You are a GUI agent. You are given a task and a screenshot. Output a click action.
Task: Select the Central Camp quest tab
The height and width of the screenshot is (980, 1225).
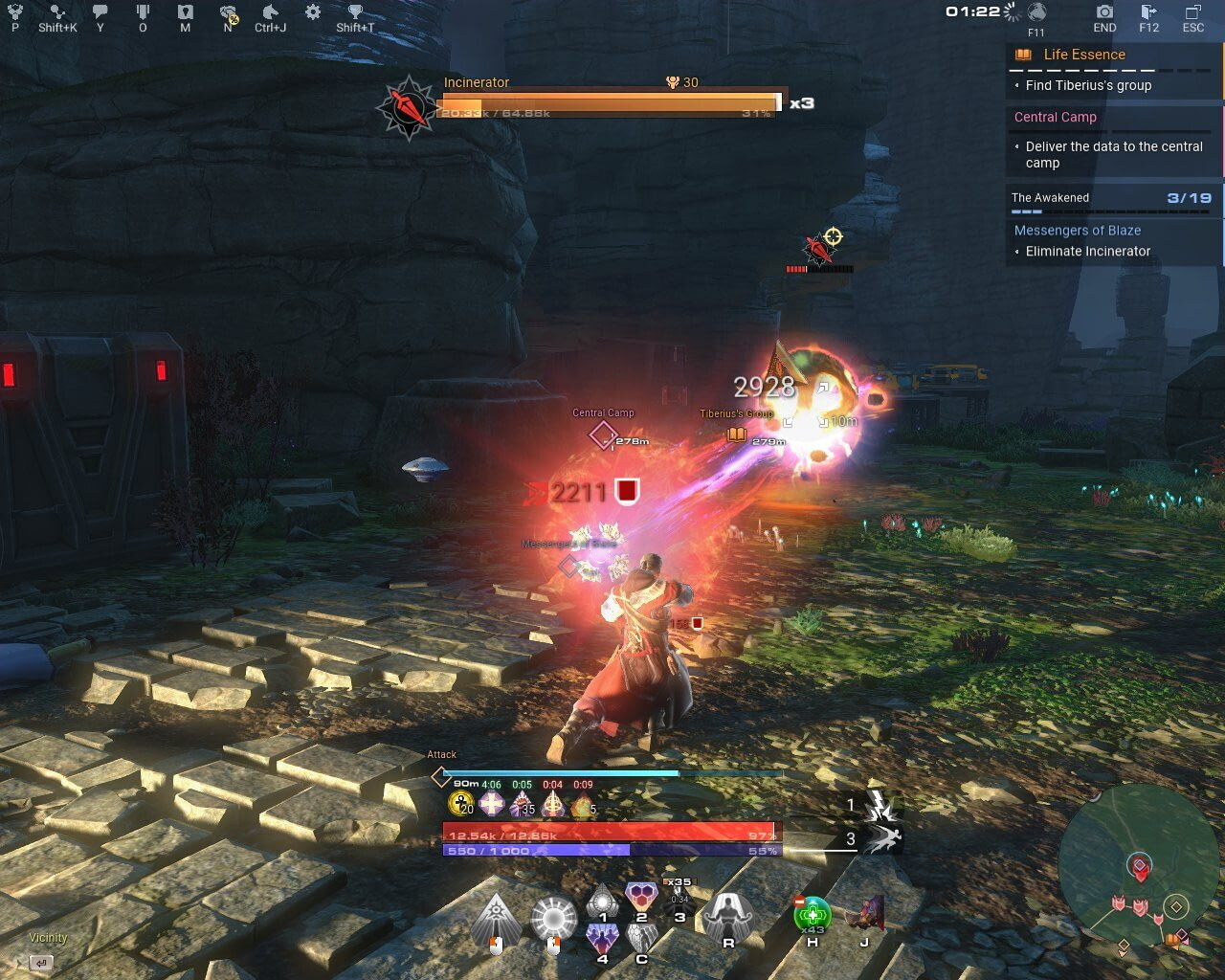click(1055, 117)
